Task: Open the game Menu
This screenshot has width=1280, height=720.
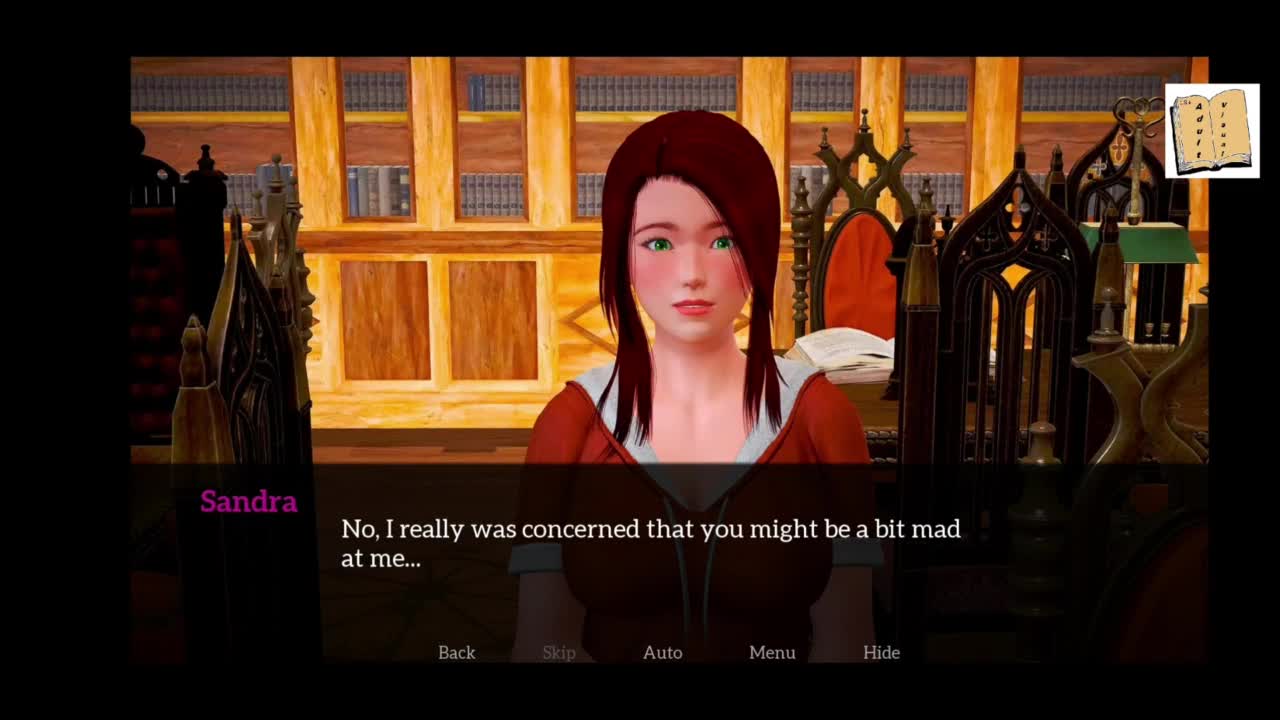Action: (x=772, y=652)
